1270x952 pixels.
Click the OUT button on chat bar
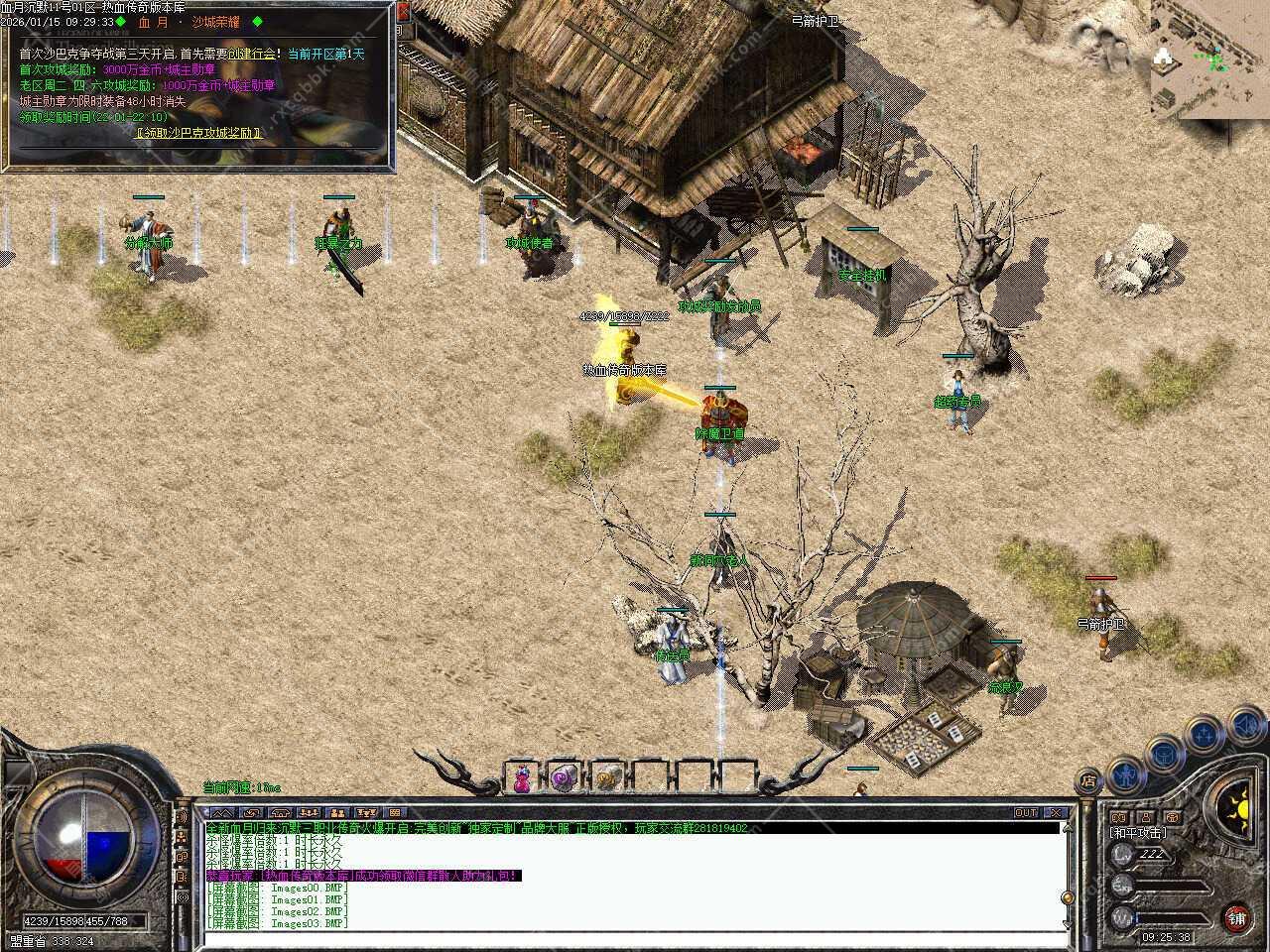point(1026,812)
